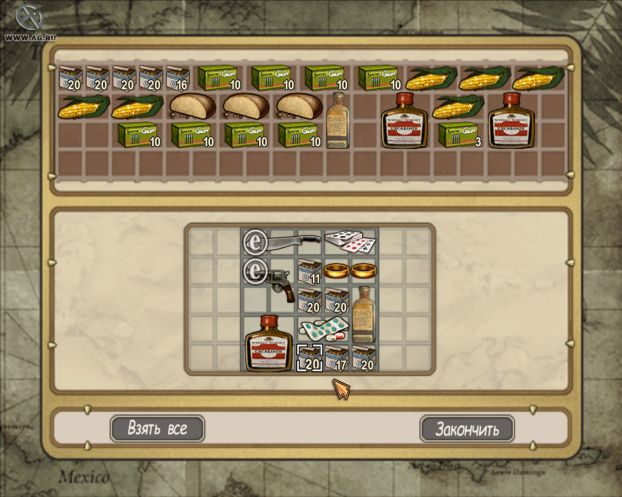Select the pale glass bottle in the loot grid
This screenshot has width=622, height=497.
click(364, 313)
